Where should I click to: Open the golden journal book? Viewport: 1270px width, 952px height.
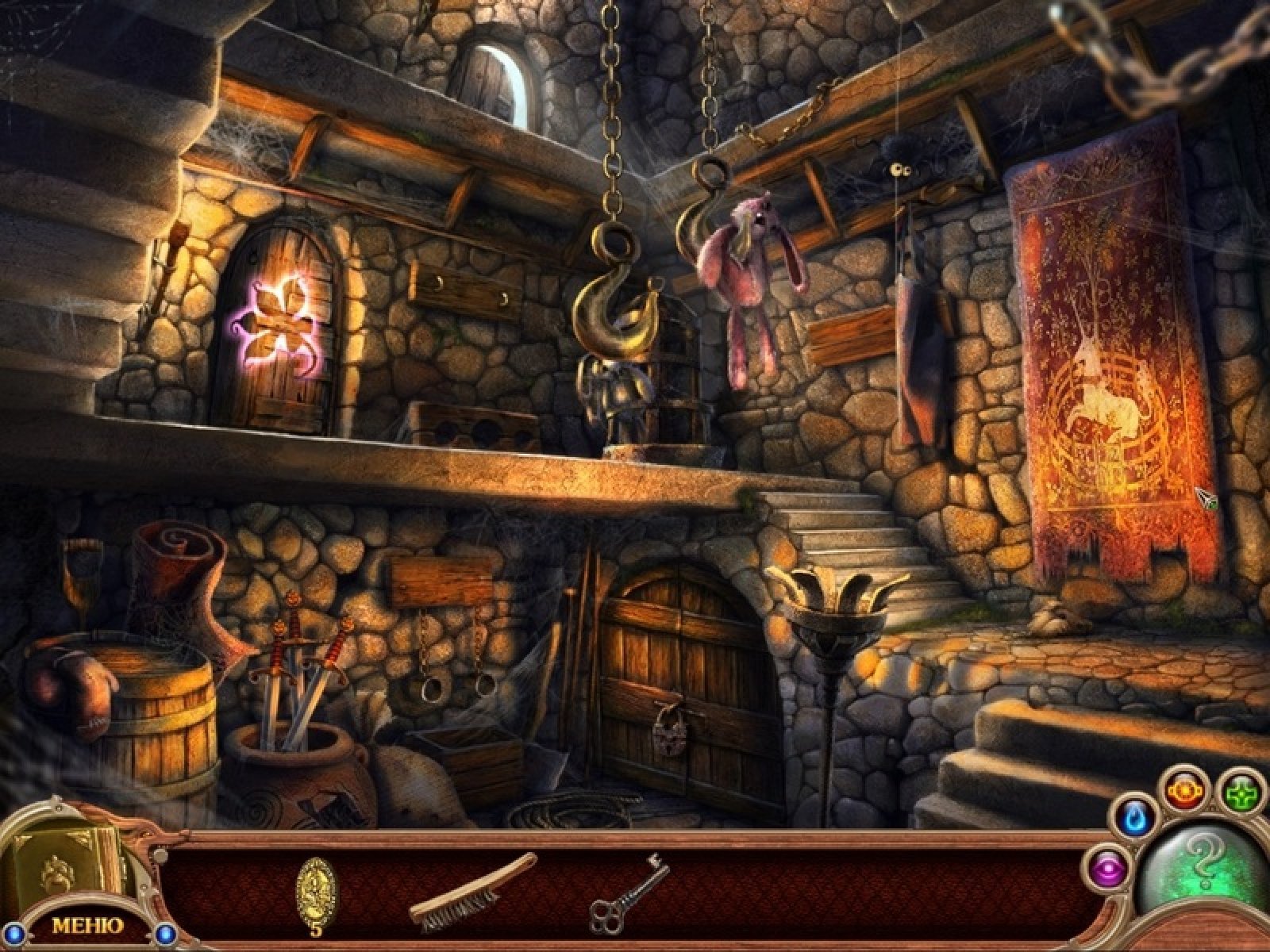click(63, 871)
